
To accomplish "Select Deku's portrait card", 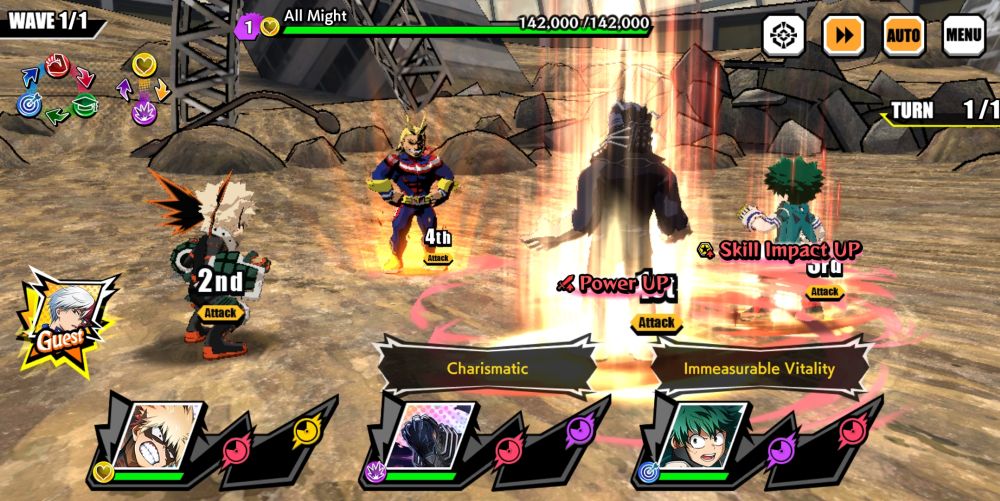I will 705,436.
